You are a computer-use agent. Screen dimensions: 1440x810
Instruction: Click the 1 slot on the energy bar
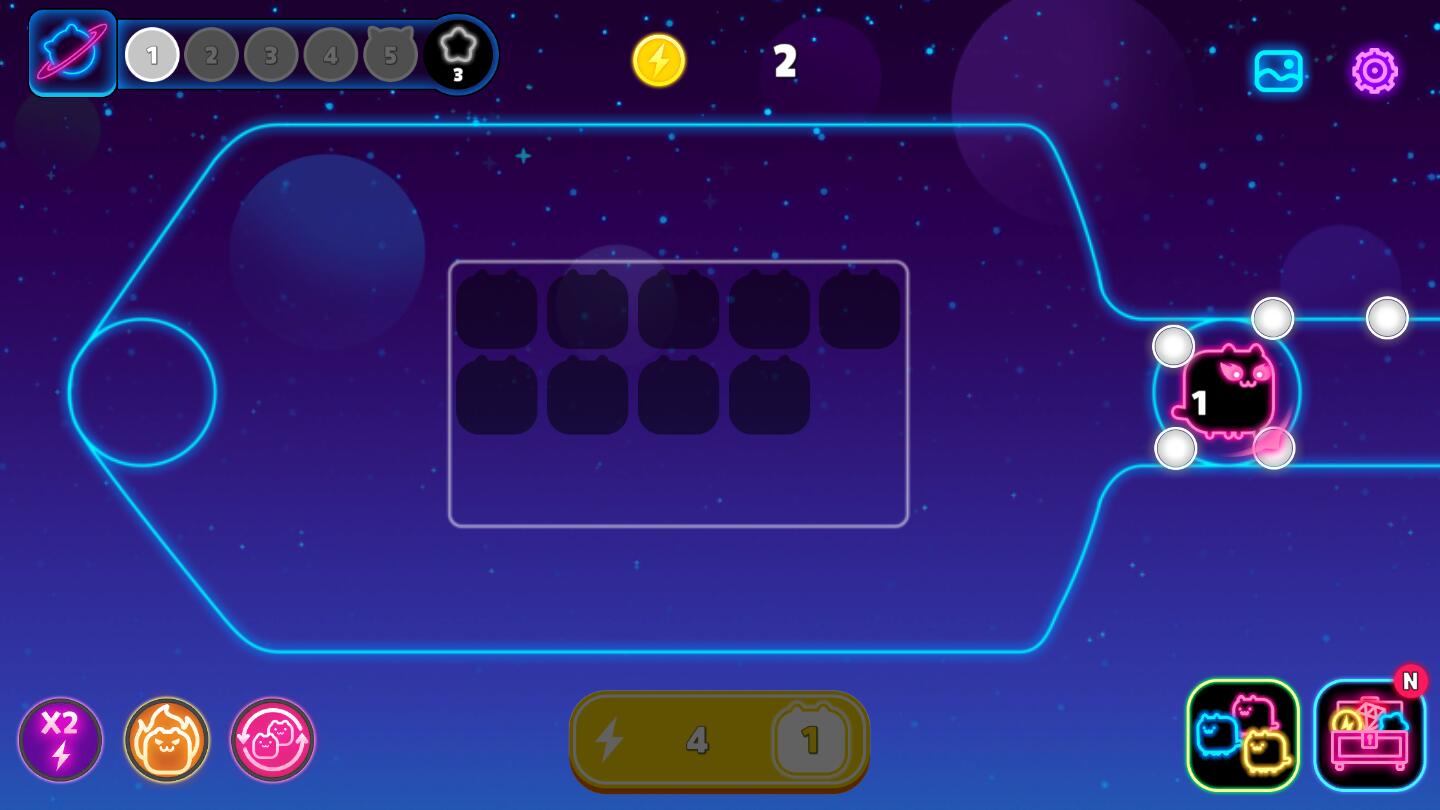click(810, 740)
